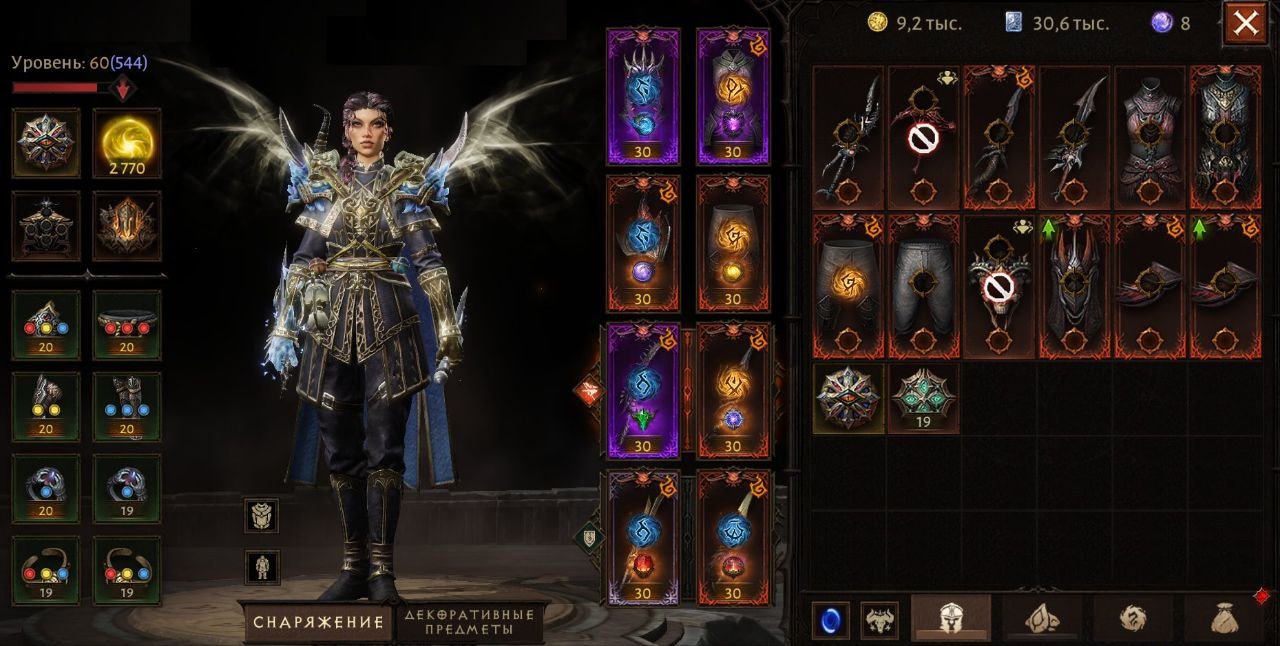
Task: Open the Декоративные предметы tab
Action: coord(470,622)
